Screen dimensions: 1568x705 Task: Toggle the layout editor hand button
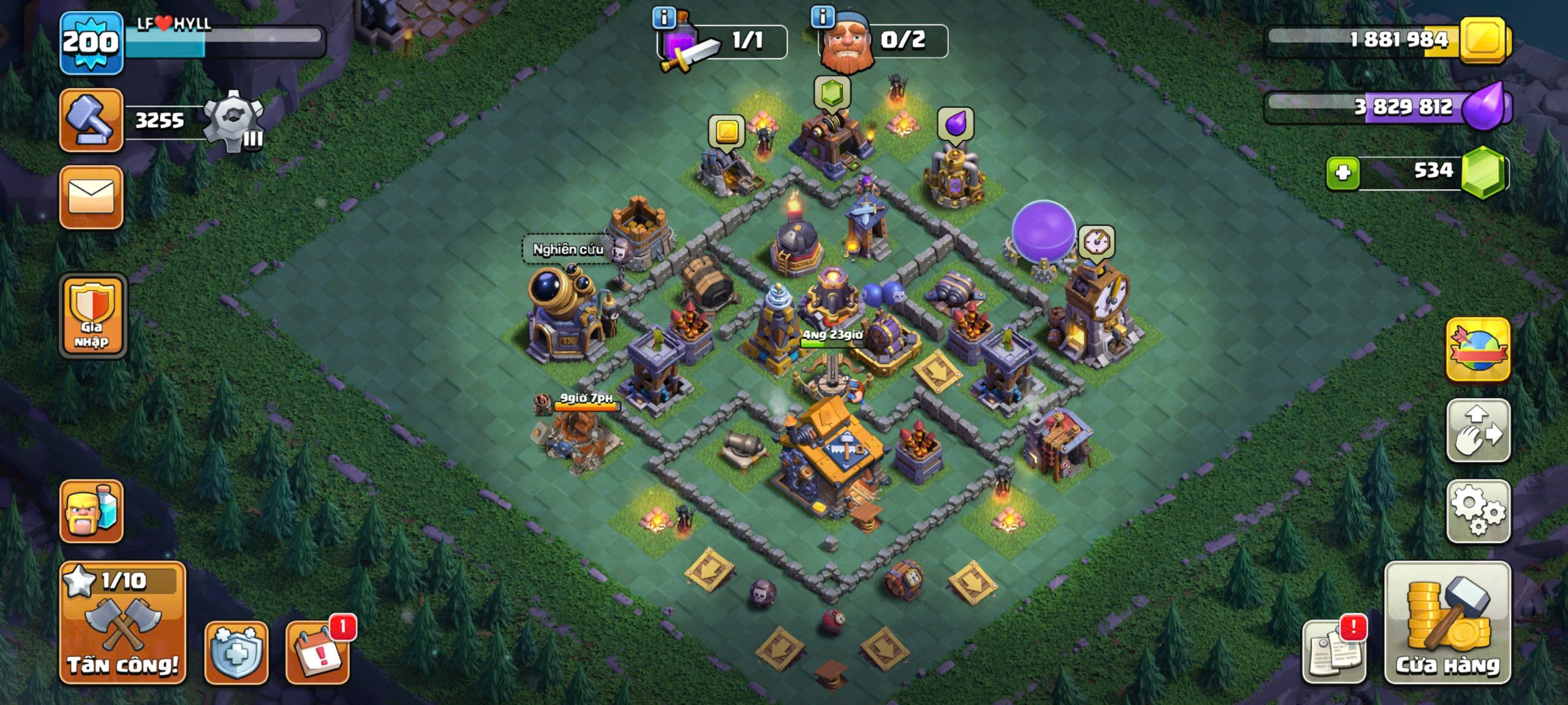tap(1478, 431)
